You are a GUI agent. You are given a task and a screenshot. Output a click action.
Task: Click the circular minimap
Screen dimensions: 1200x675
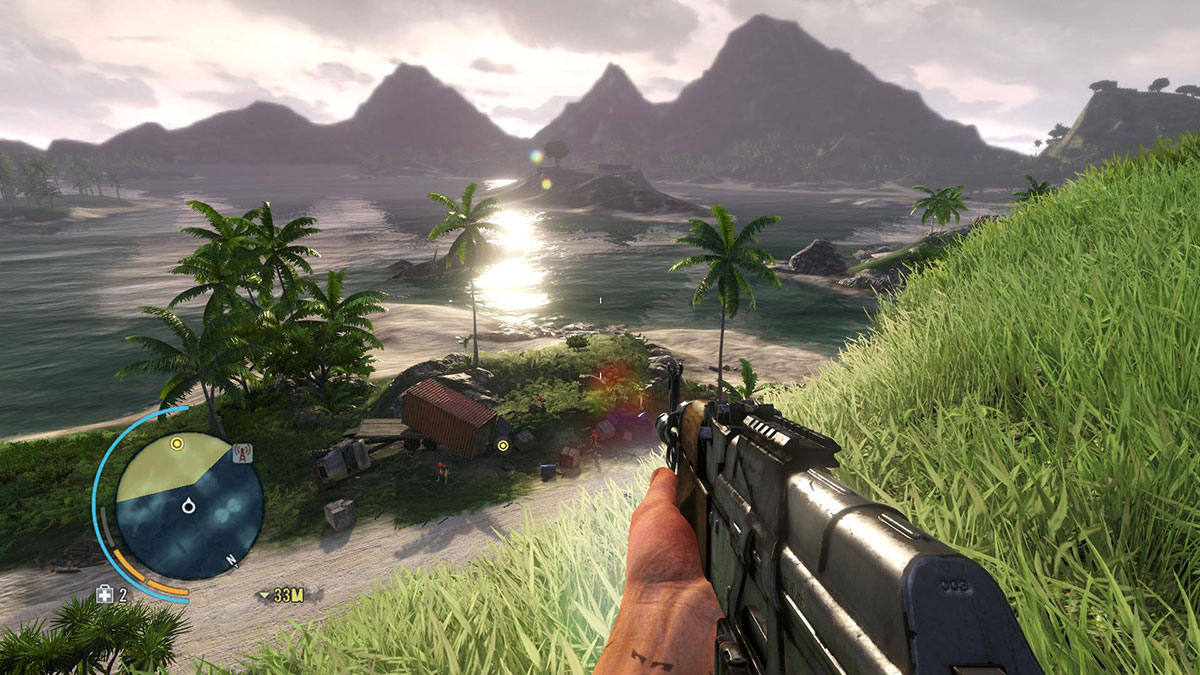click(x=189, y=506)
